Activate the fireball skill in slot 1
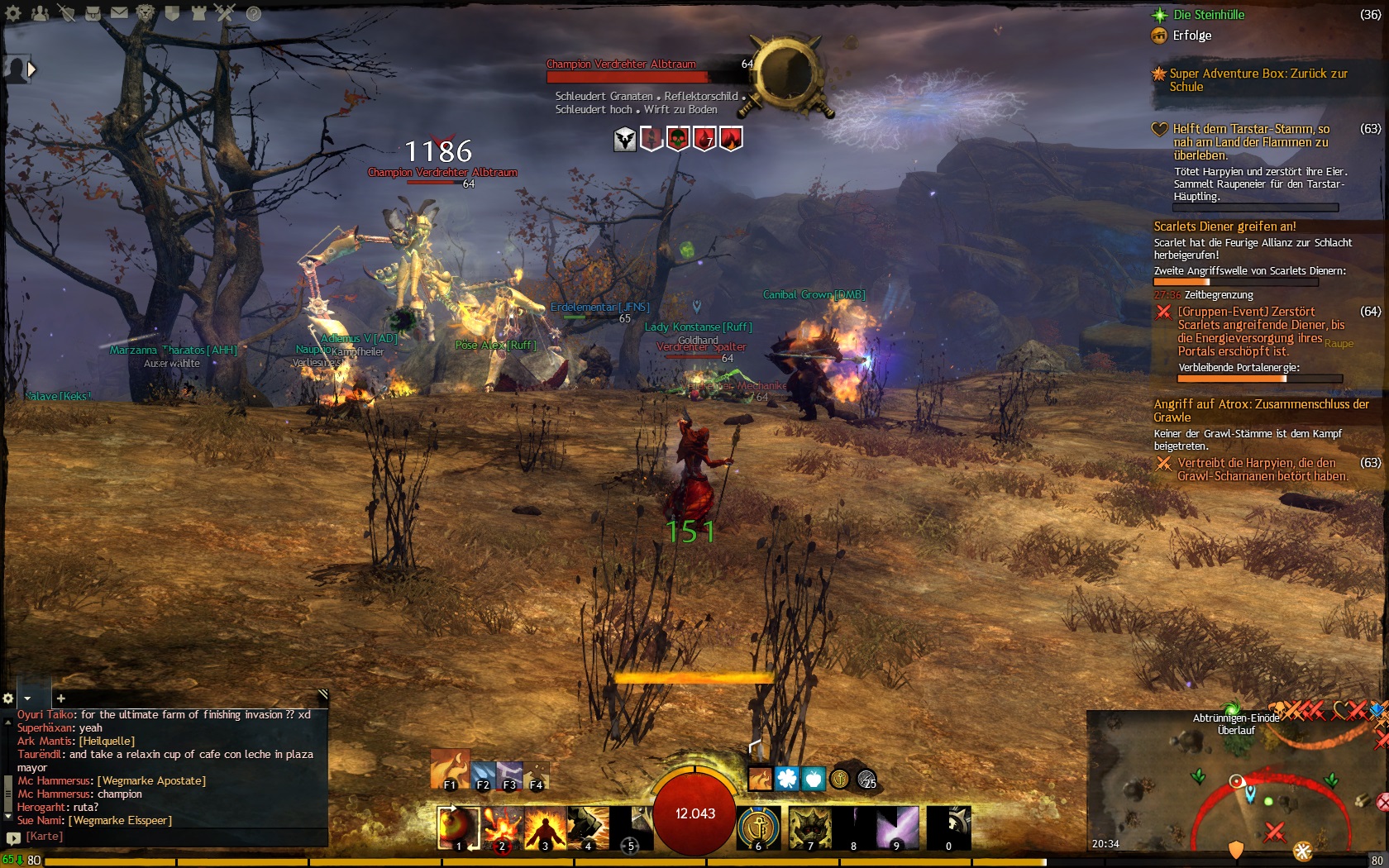Screen dimensions: 1389x868 458,827
